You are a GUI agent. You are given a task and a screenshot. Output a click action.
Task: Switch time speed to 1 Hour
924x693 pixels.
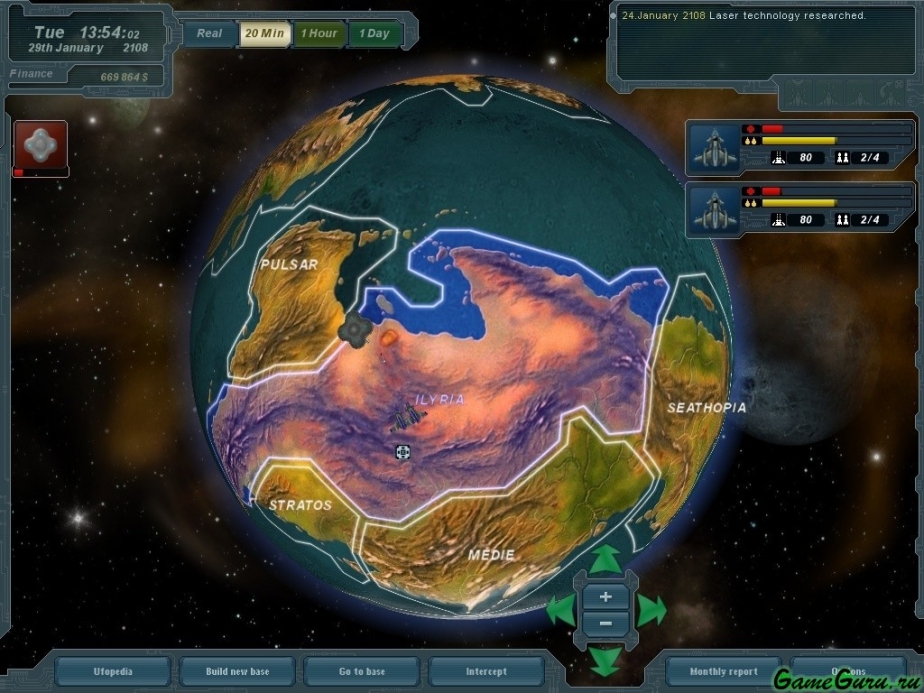coord(319,33)
